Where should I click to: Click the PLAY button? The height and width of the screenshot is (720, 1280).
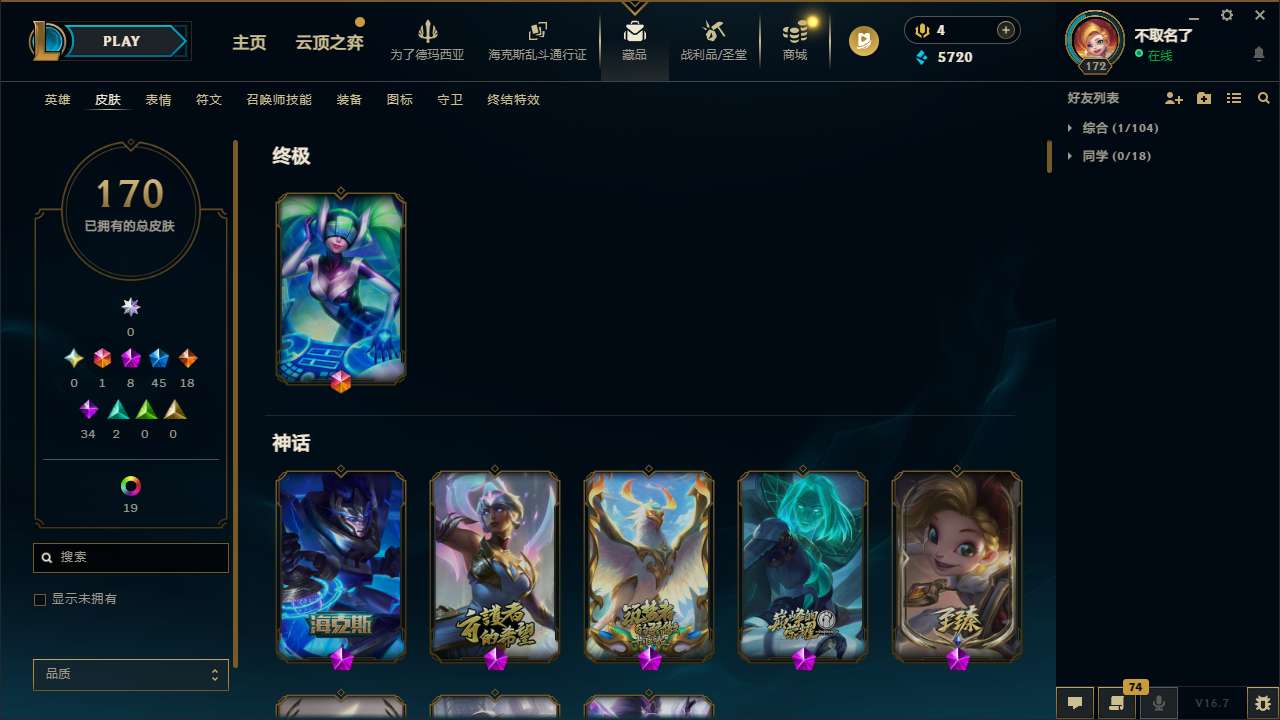click(120, 41)
